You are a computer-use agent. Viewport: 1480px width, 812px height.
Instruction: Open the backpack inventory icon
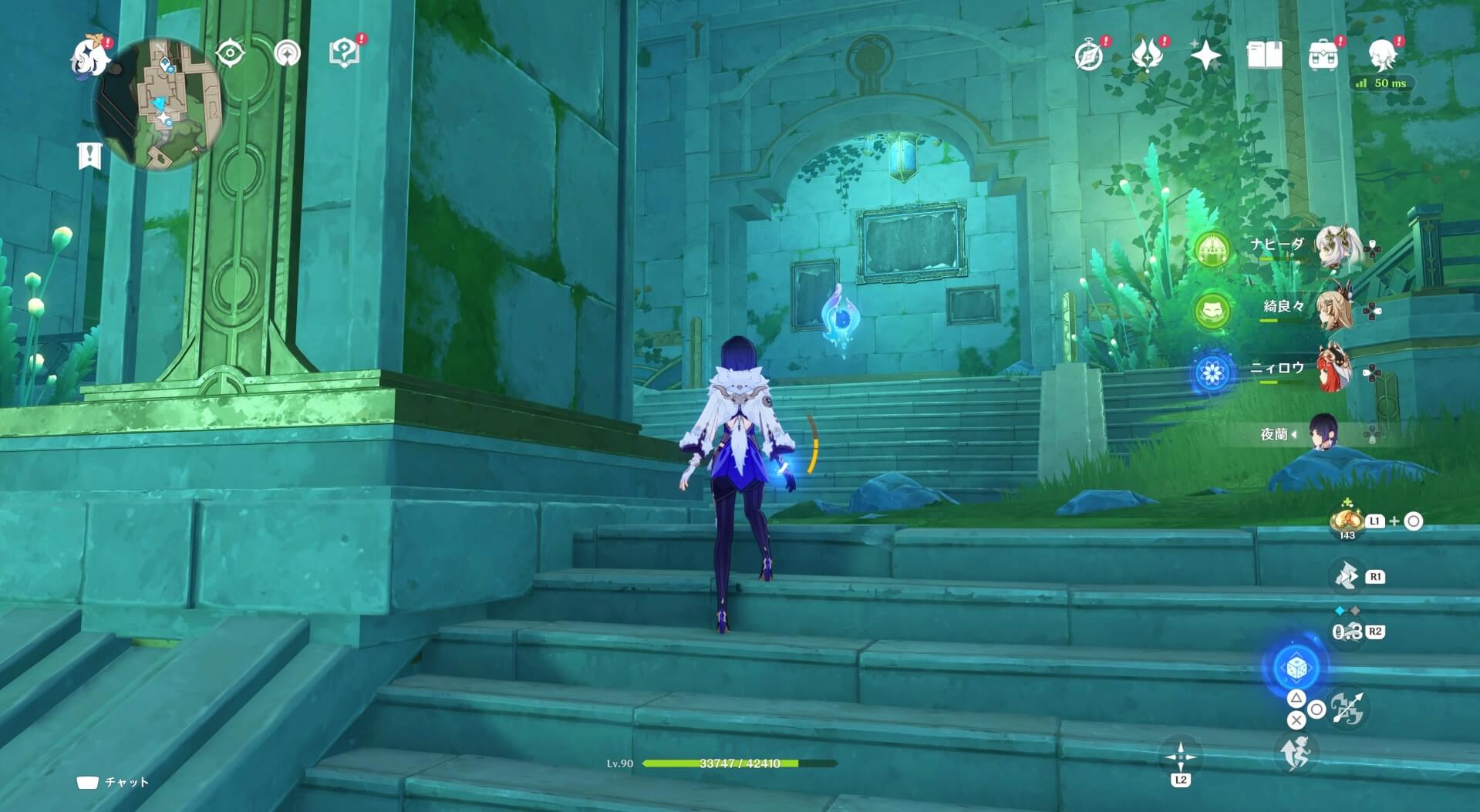pyautogui.click(x=1323, y=56)
